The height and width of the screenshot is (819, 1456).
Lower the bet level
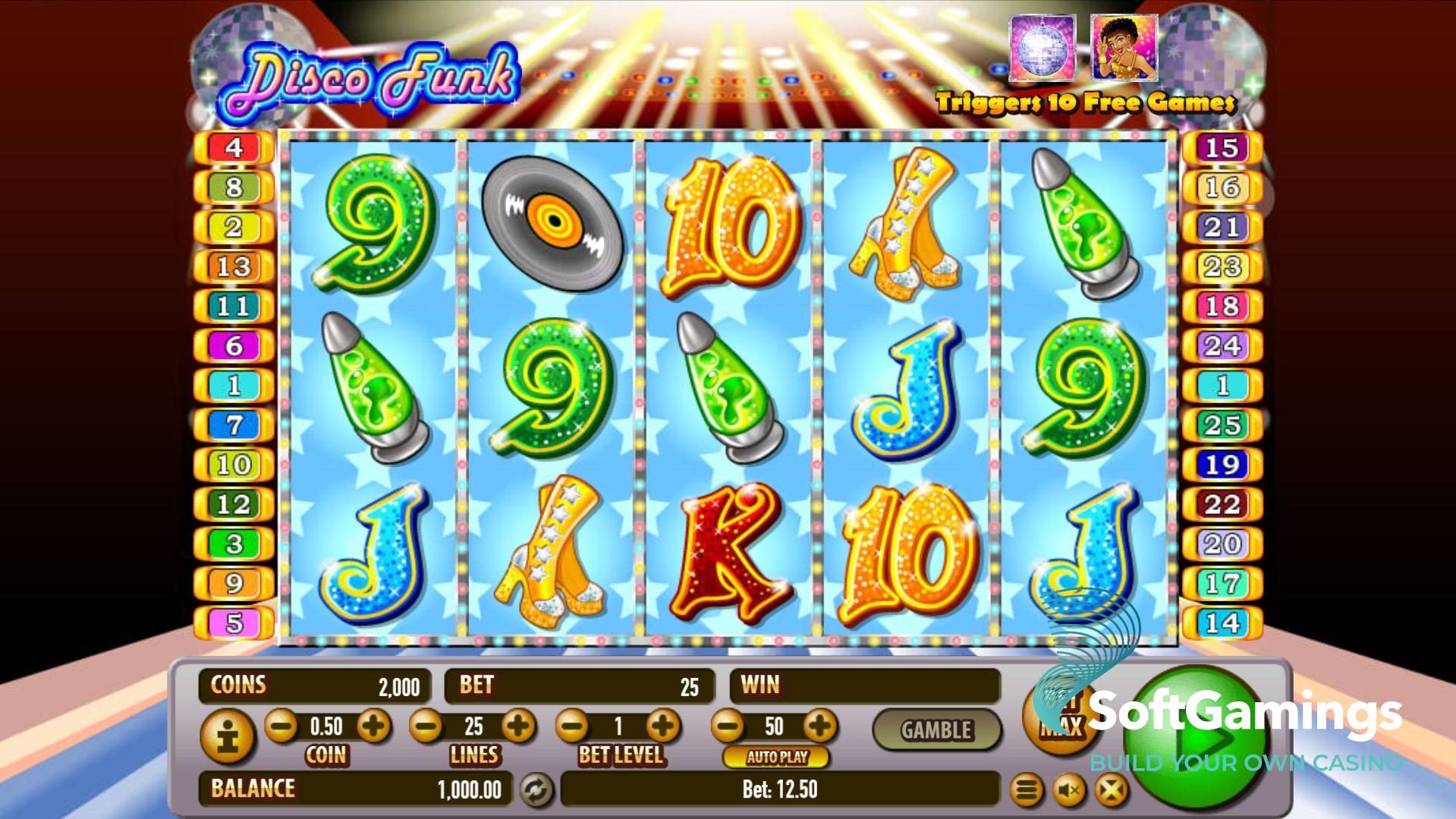(x=573, y=726)
